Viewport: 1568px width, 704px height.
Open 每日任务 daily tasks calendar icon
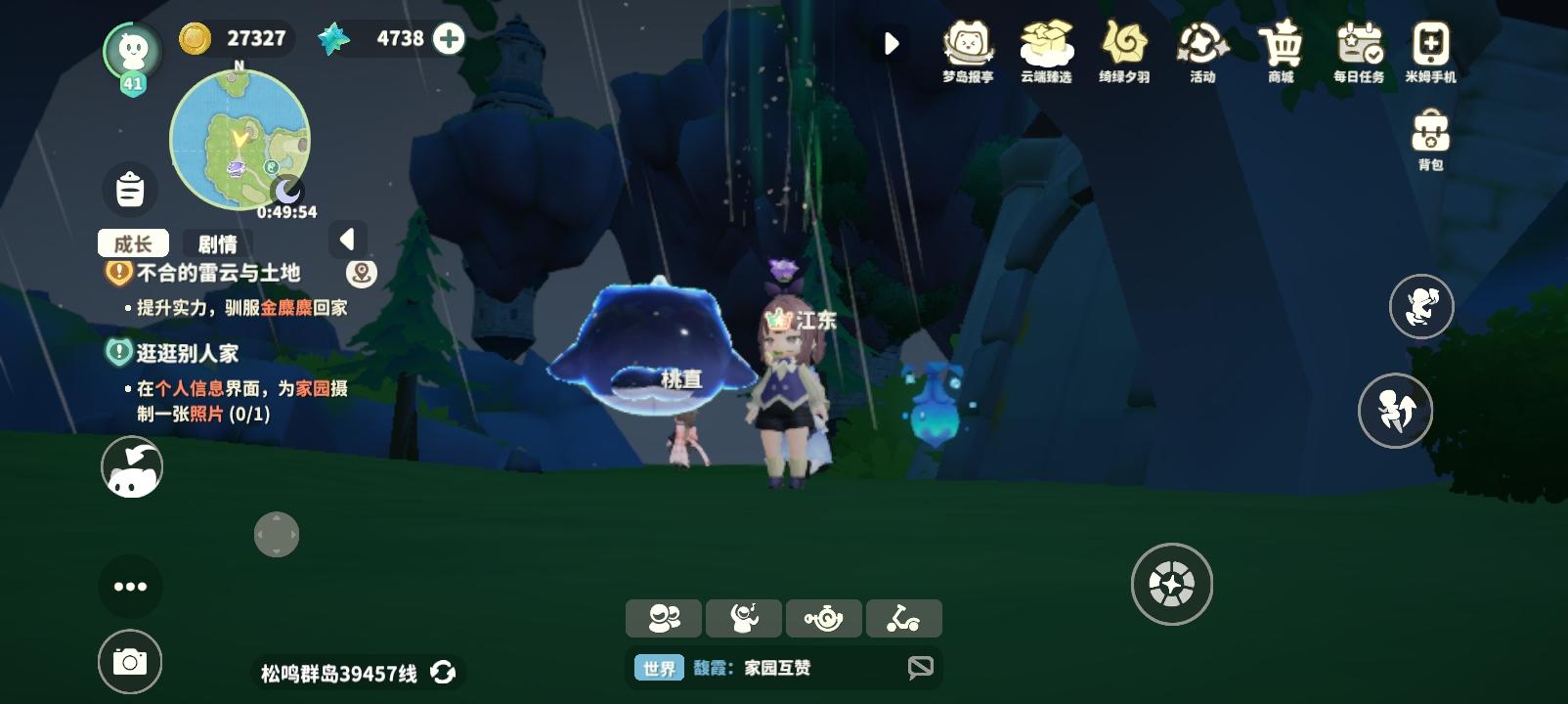pos(1359,44)
